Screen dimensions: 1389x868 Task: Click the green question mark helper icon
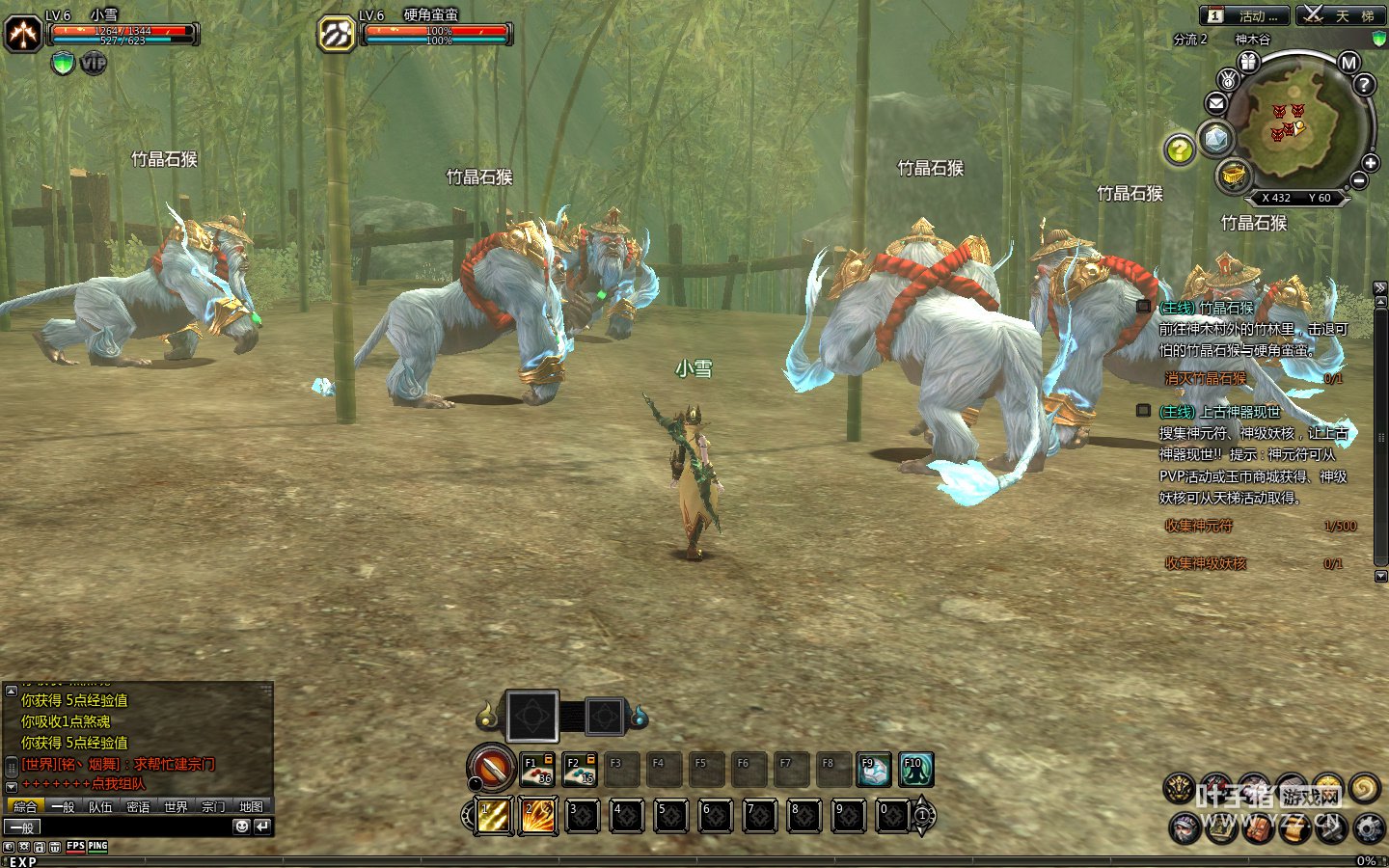point(1180,149)
